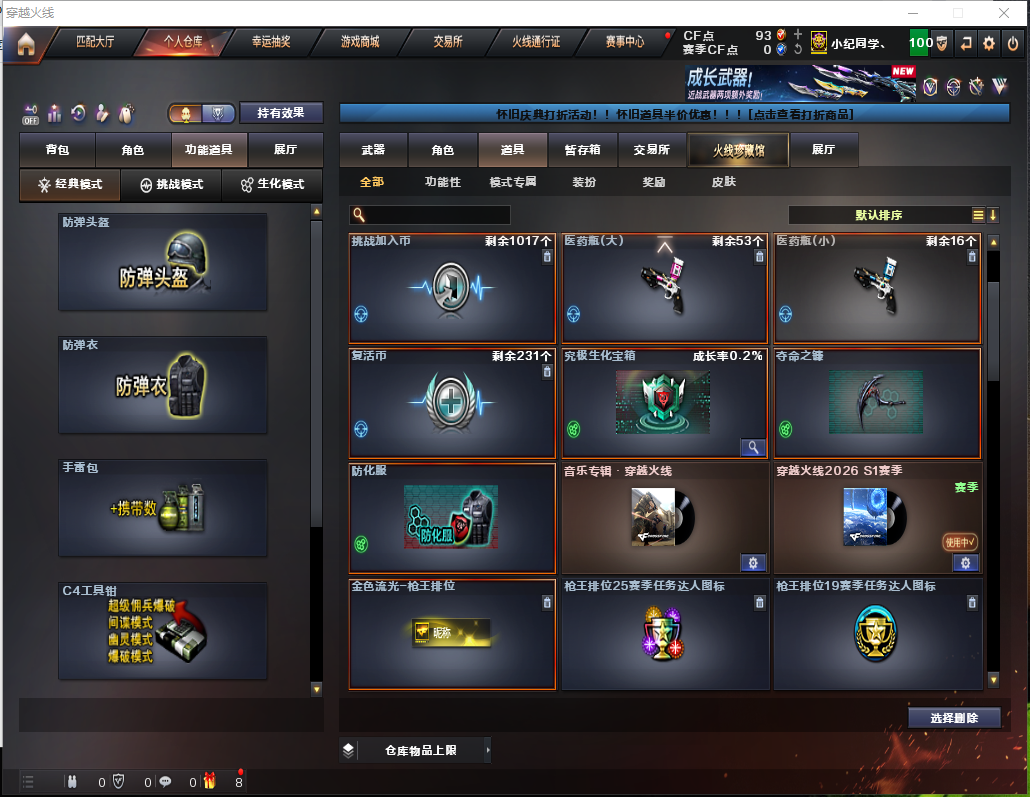Click the 选择删除 button
The image size is (1030, 797).
tap(954, 718)
